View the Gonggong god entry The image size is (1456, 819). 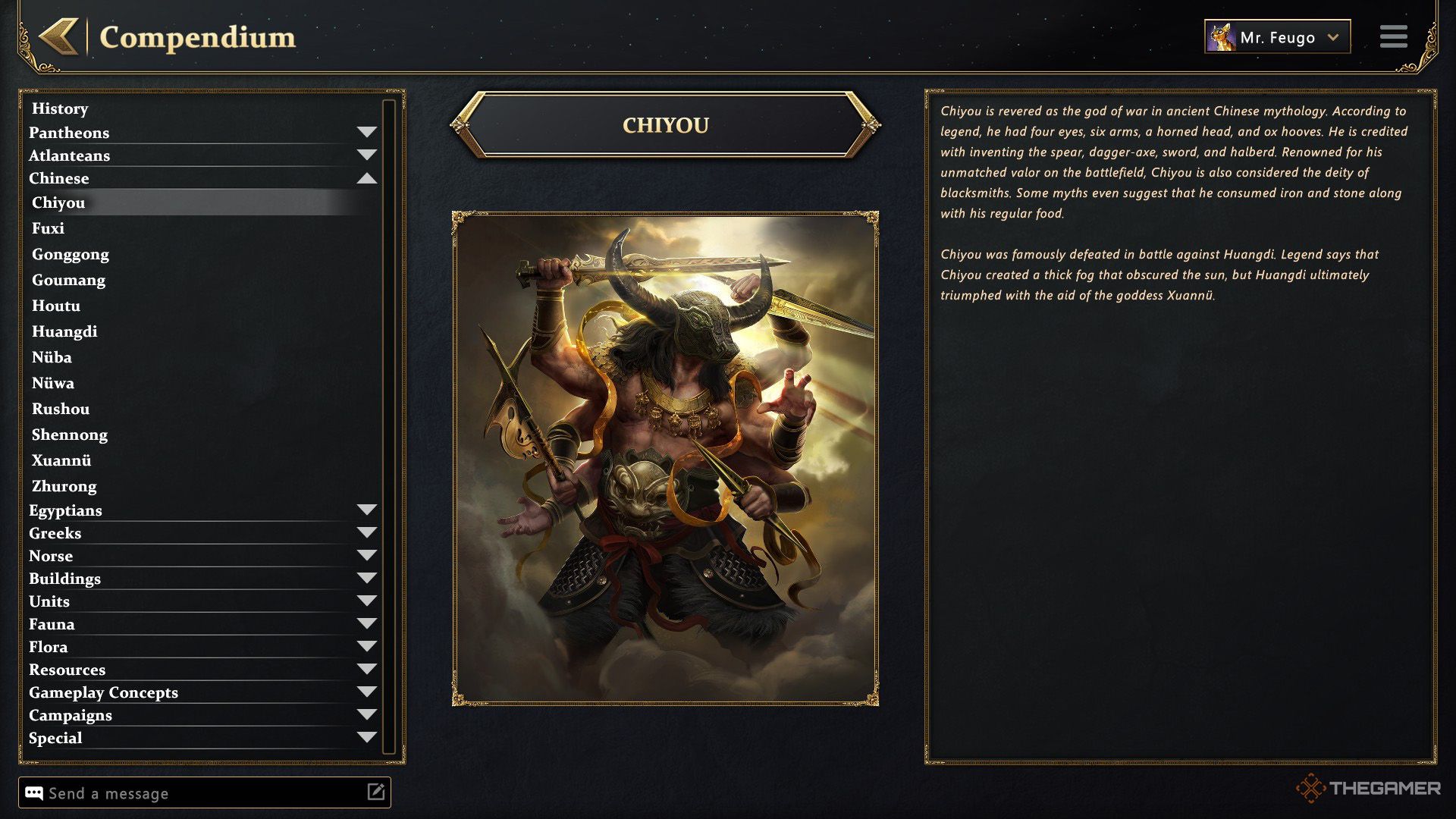(71, 254)
